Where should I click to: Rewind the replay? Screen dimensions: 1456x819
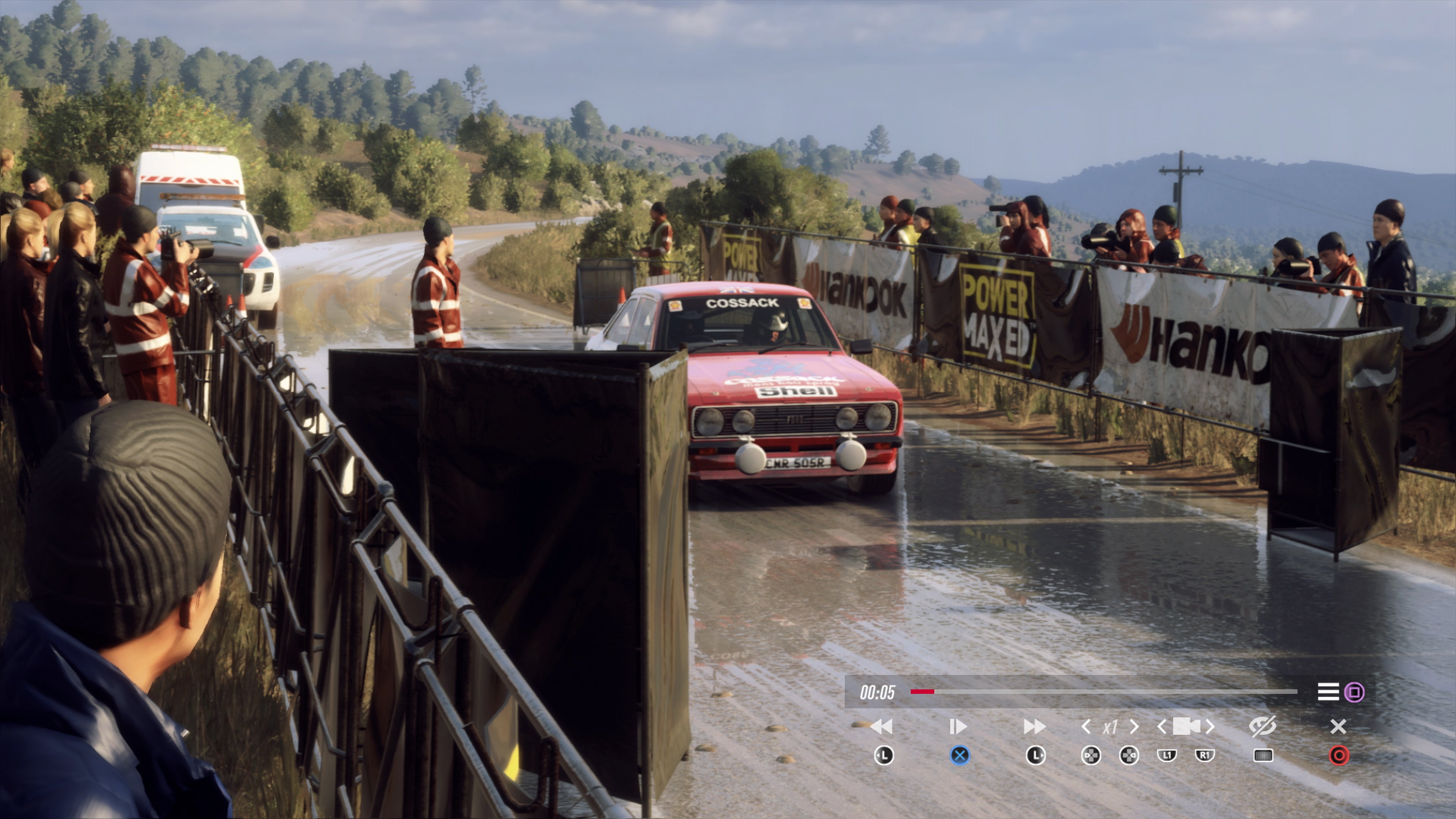882,726
